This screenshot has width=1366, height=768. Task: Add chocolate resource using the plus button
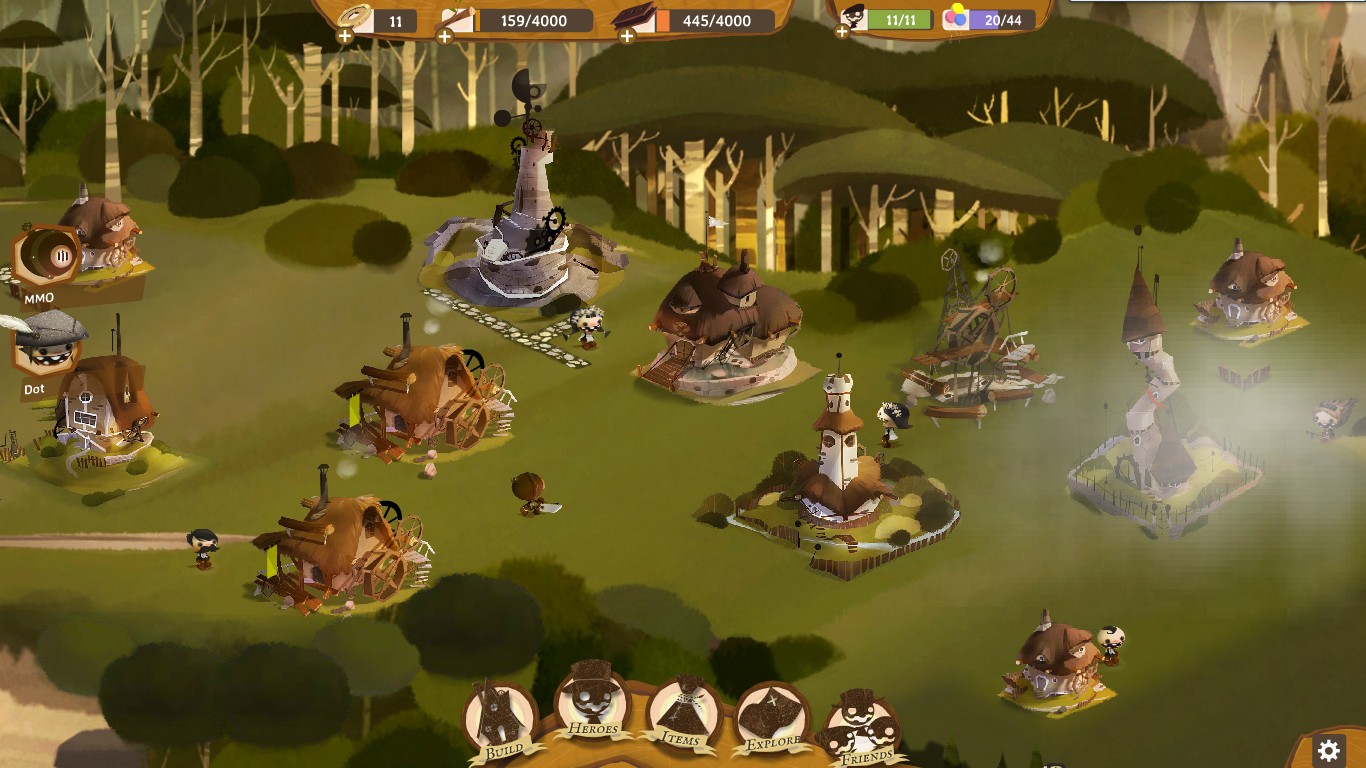627,36
